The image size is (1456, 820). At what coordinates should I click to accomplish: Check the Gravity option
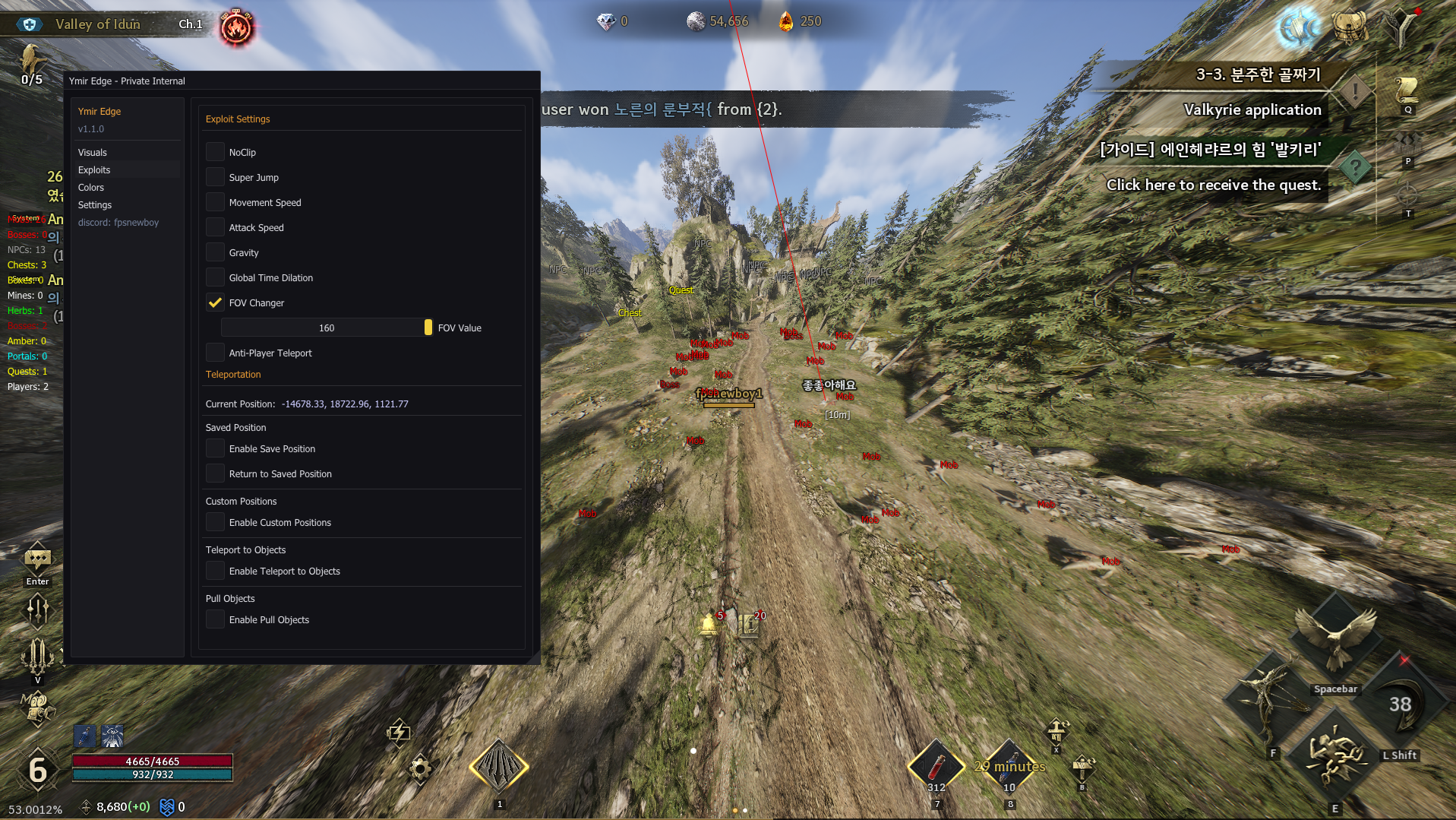(216, 252)
